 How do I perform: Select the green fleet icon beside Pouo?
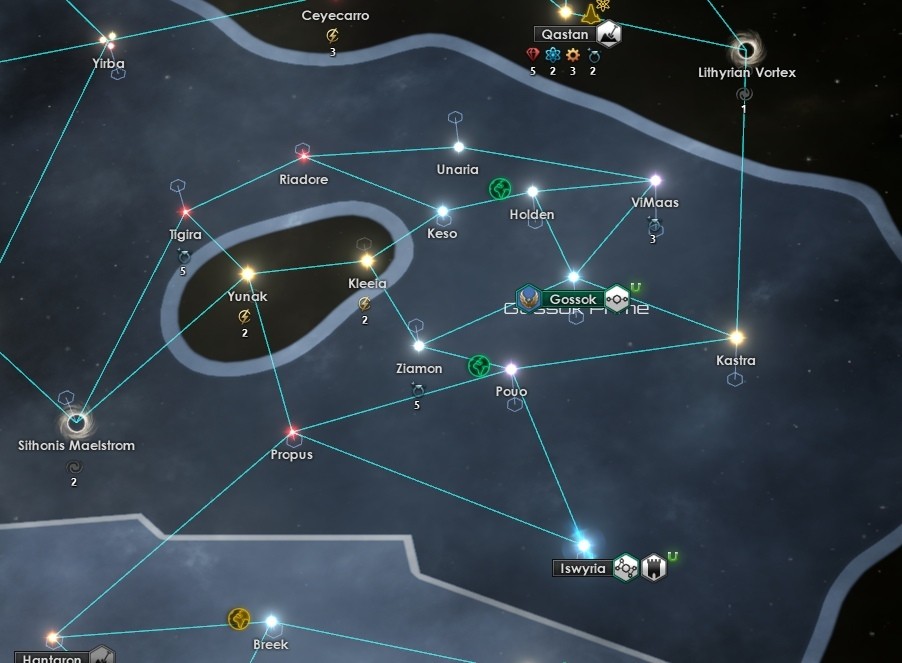click(479, 367)
